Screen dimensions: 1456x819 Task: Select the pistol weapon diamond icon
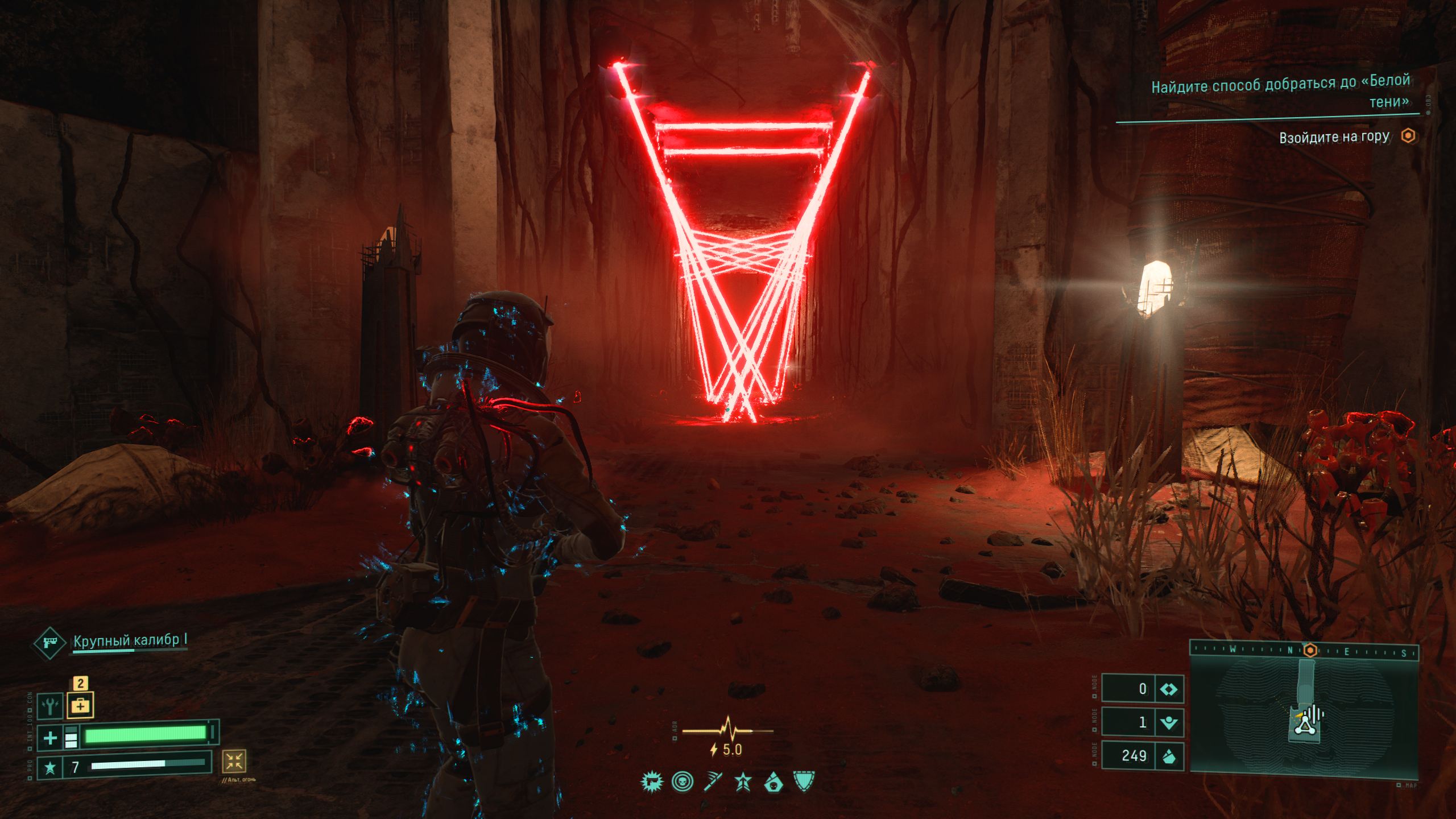49,643
